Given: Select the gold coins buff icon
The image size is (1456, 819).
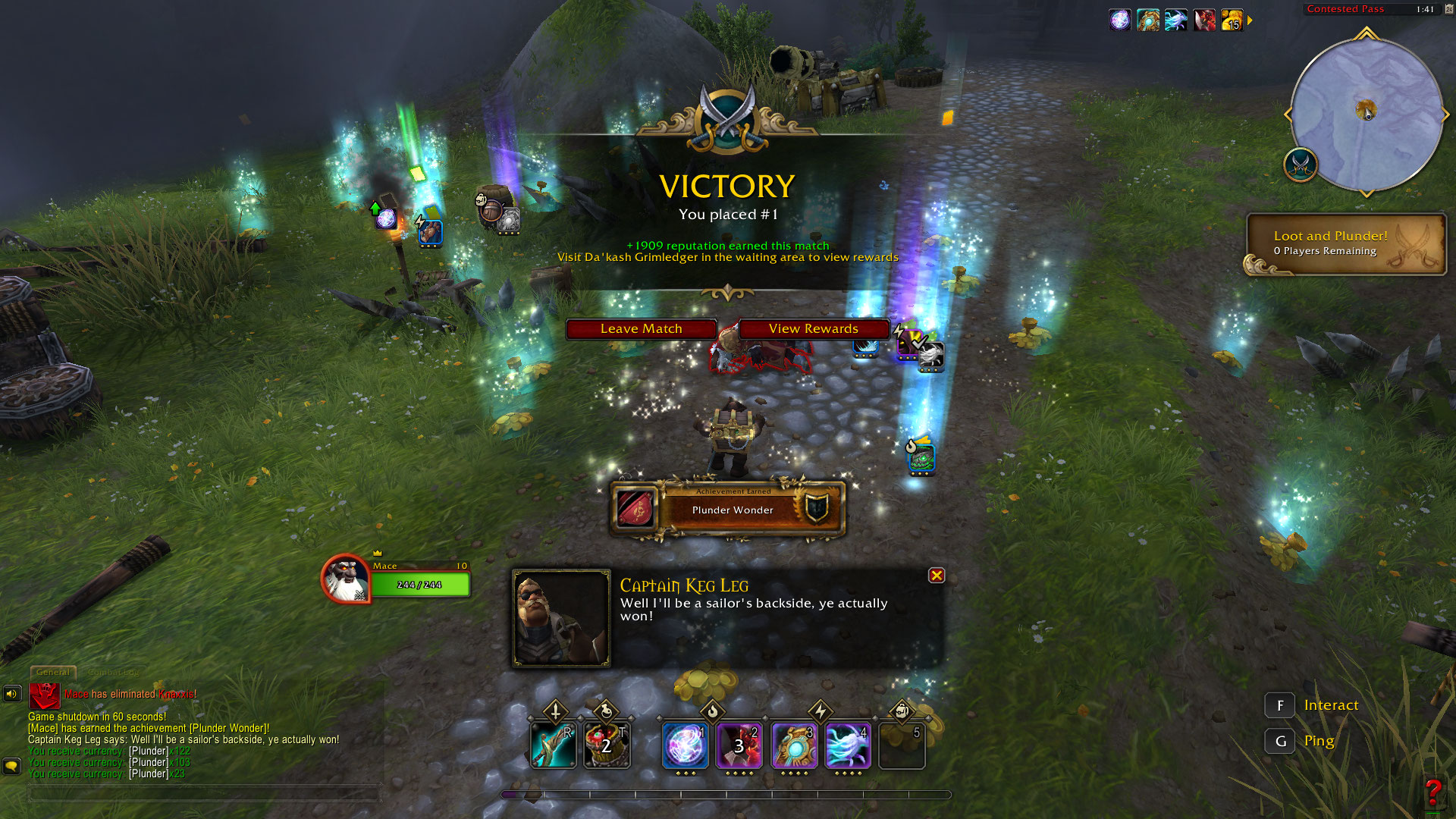Looking at the screenshot, I should click(1232, 20).
